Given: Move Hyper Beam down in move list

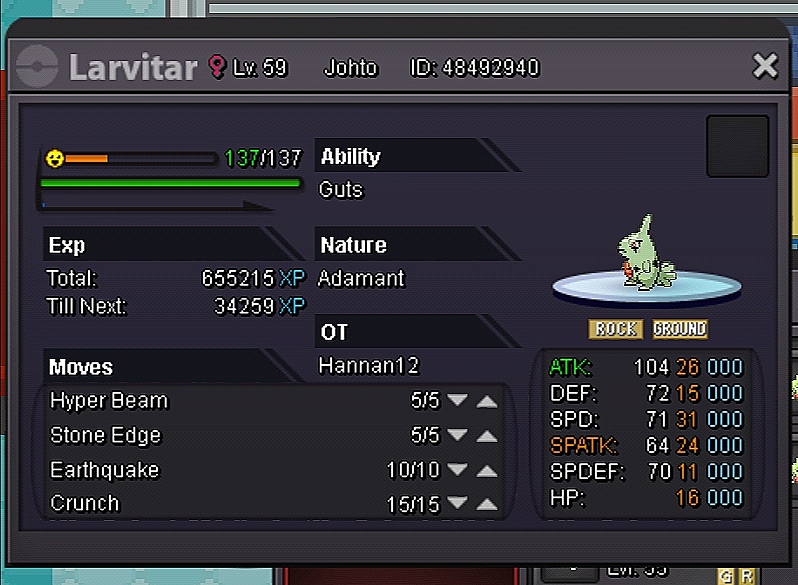Looking at the screenshot, I should pos(458,401).
